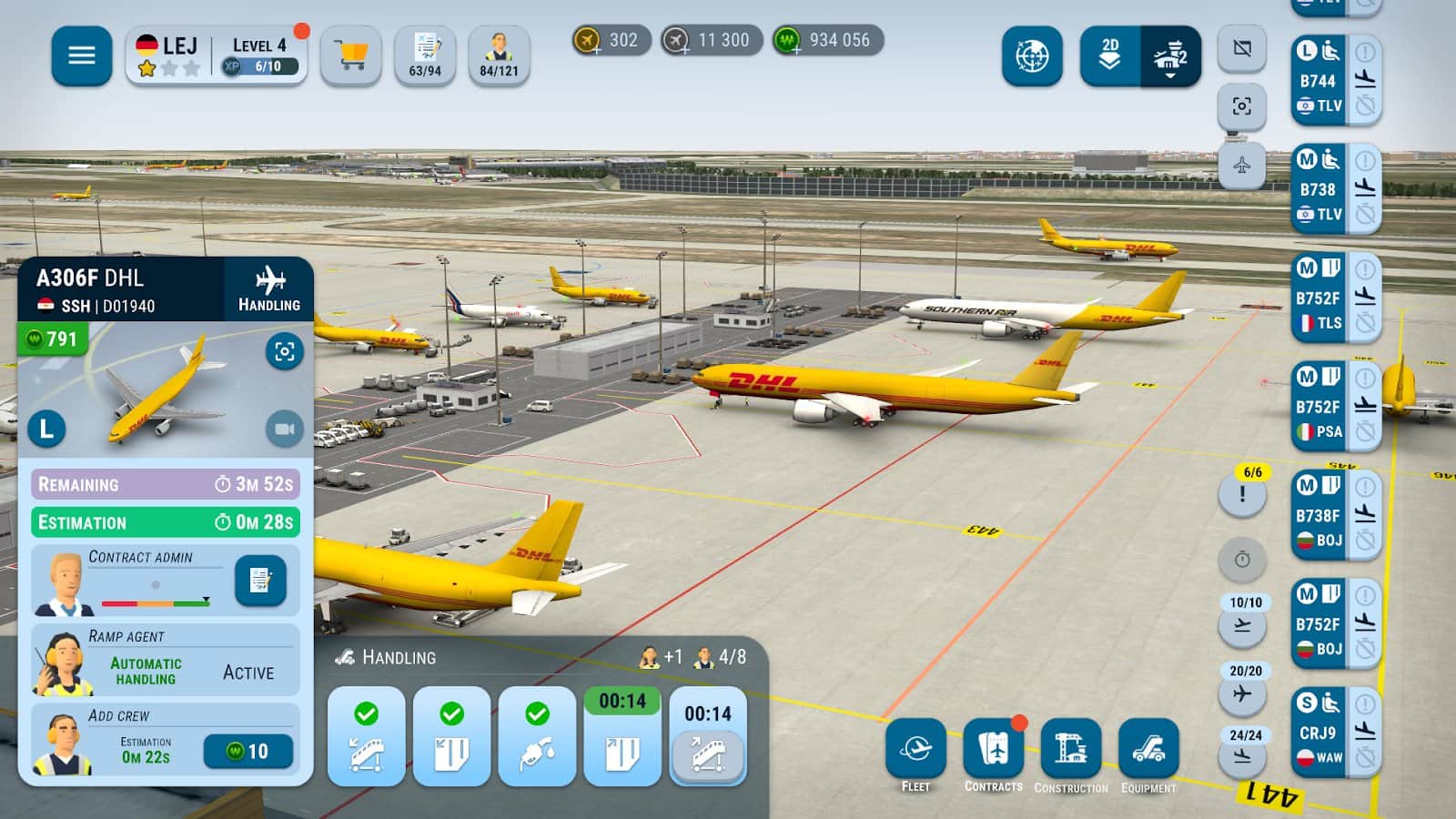Open the contracts list showing 63/94
Viewport: 1456px width, 819px height.
(x=425, y=56)
